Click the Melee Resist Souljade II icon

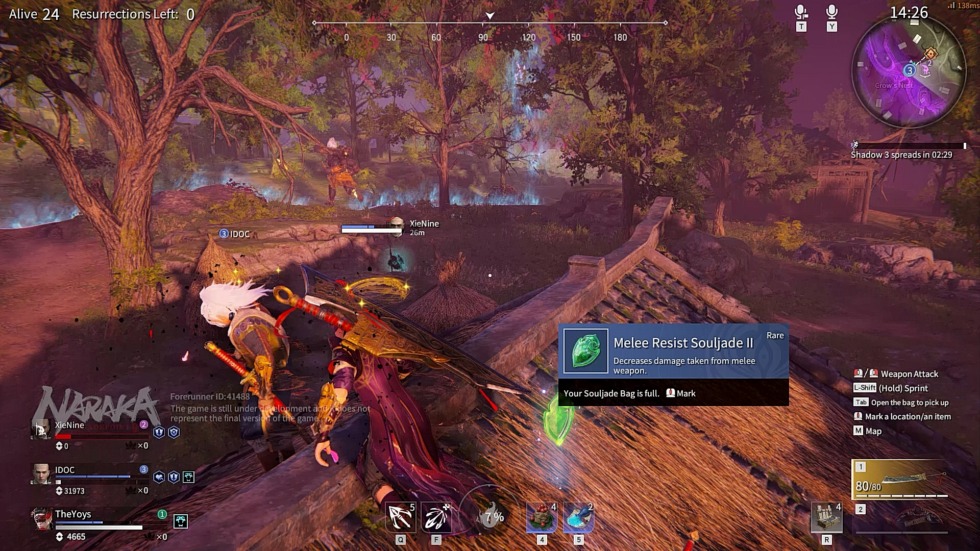[x=585, y=351]
